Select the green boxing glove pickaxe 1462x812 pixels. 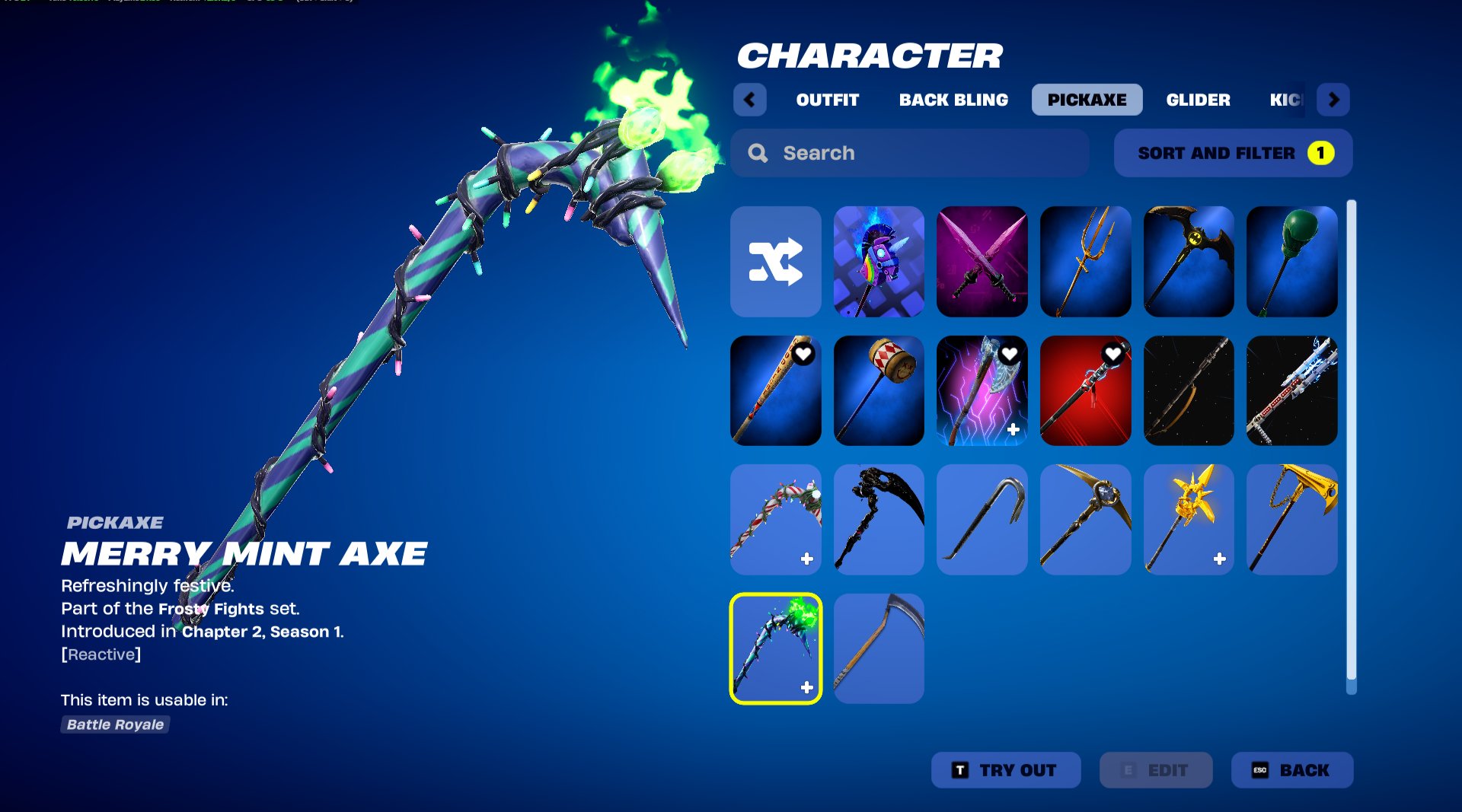tap(1293, 261)
